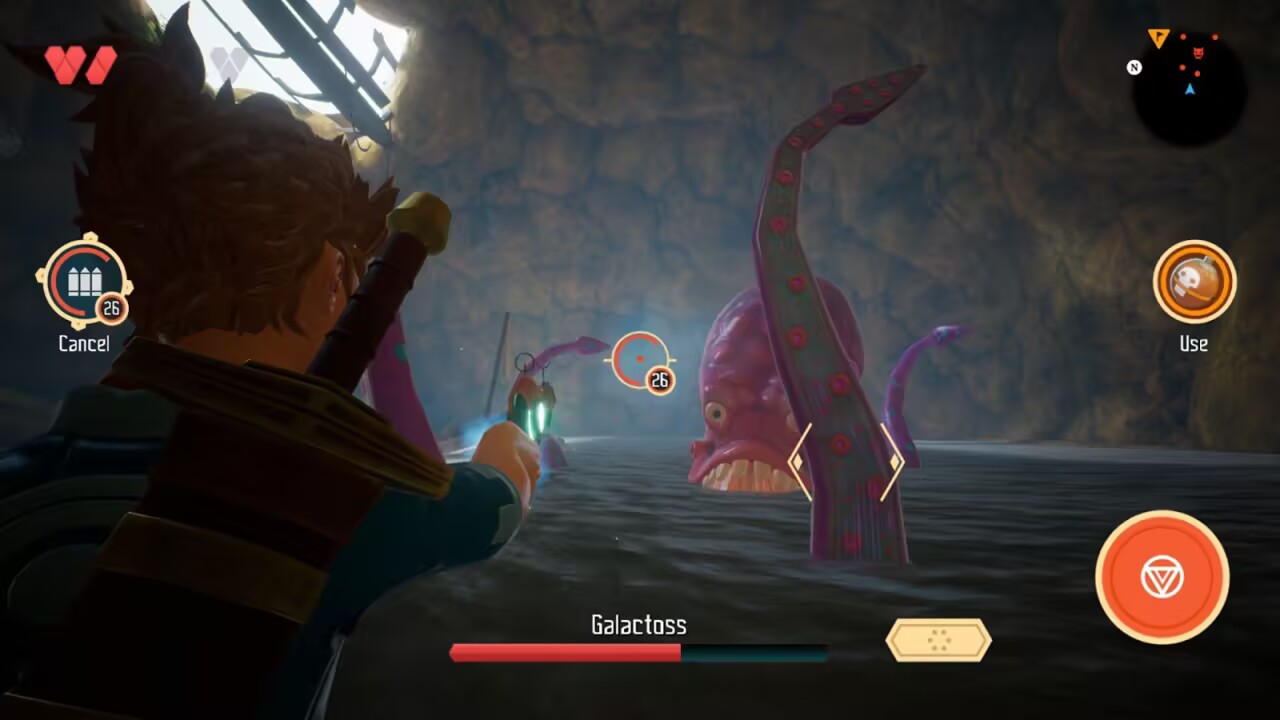Tap the cream hexagonal dots button
The height and width of the screenshot is (720, 1280).
(x=938, y=640)
